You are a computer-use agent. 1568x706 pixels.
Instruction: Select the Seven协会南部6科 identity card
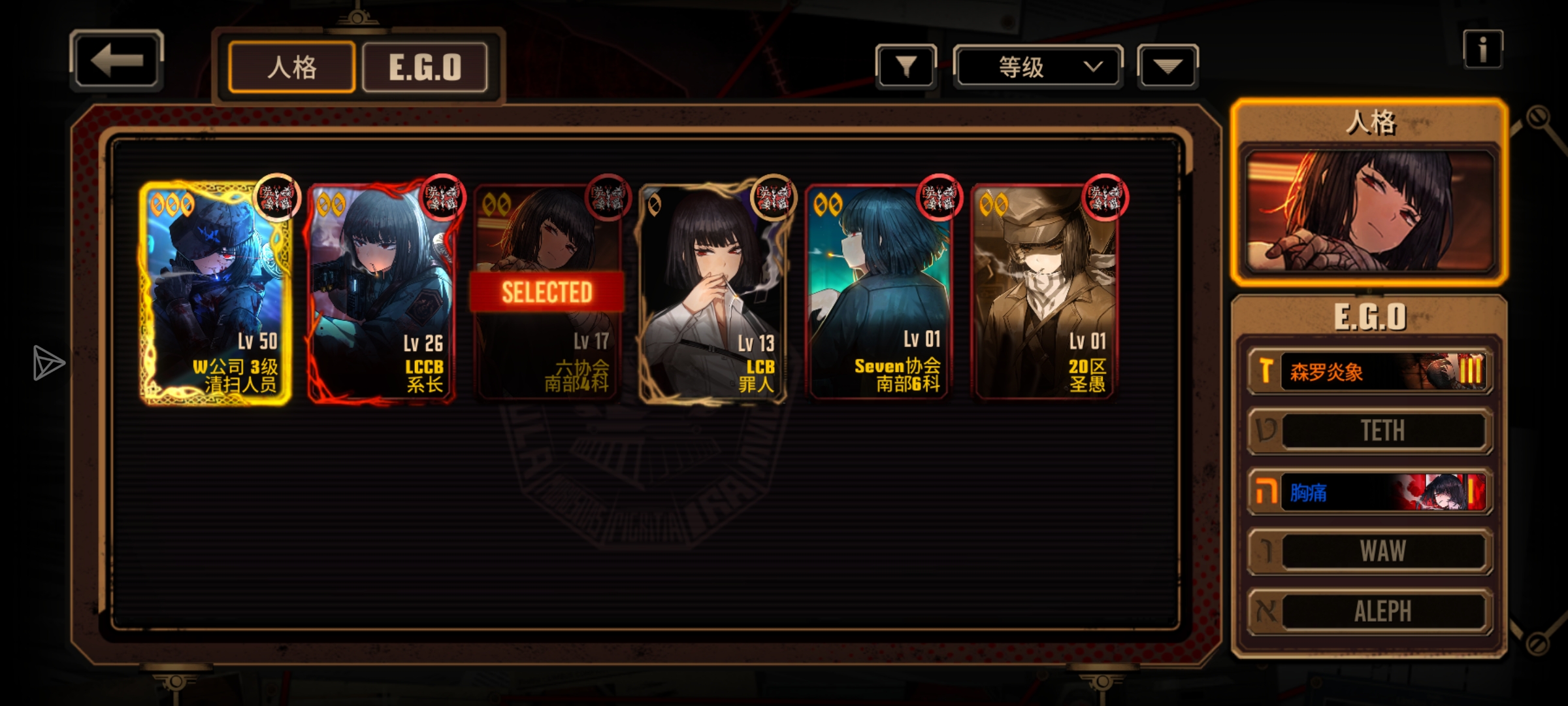879,293
